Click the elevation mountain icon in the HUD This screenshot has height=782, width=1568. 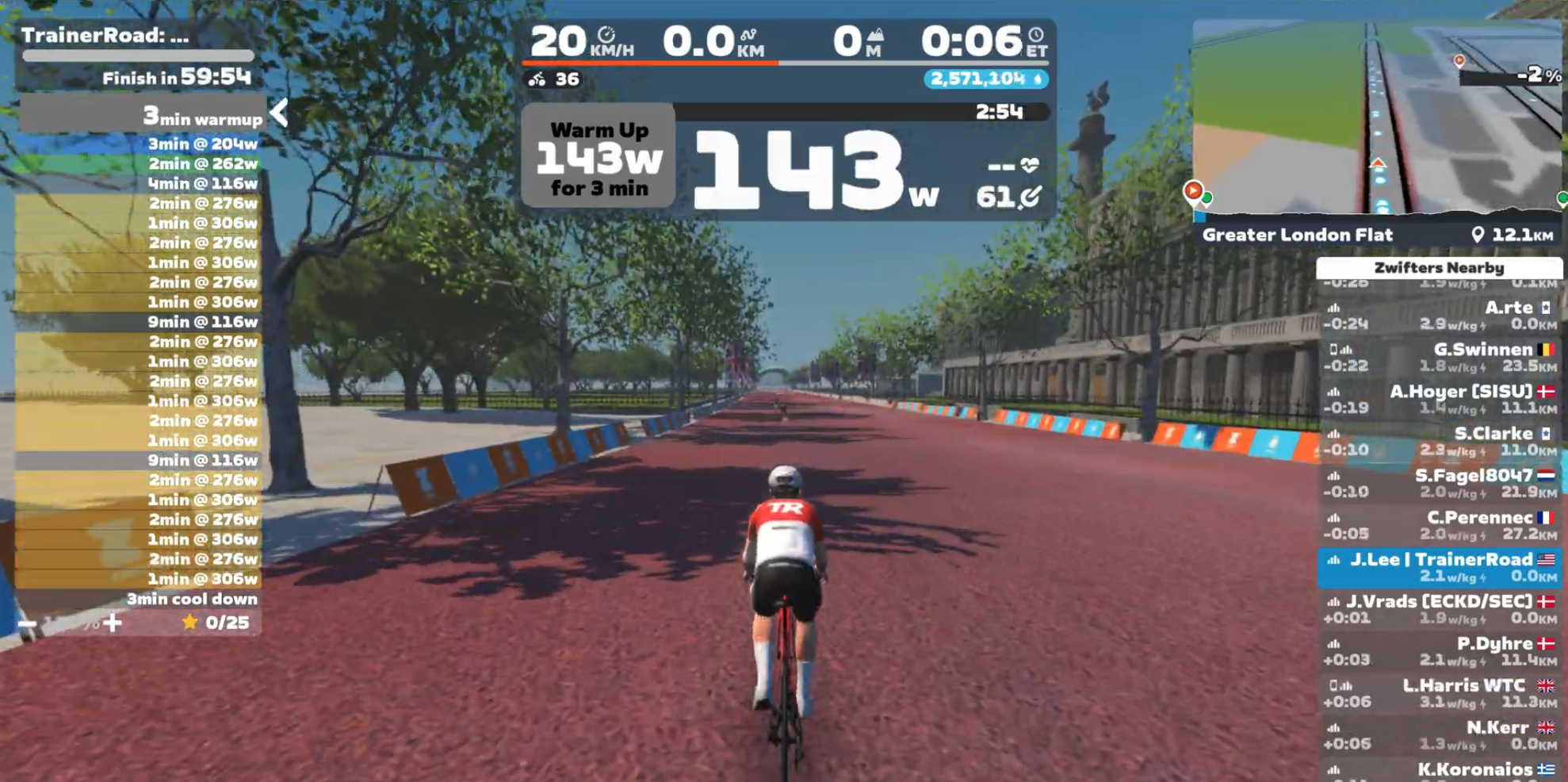click(875, 33)
